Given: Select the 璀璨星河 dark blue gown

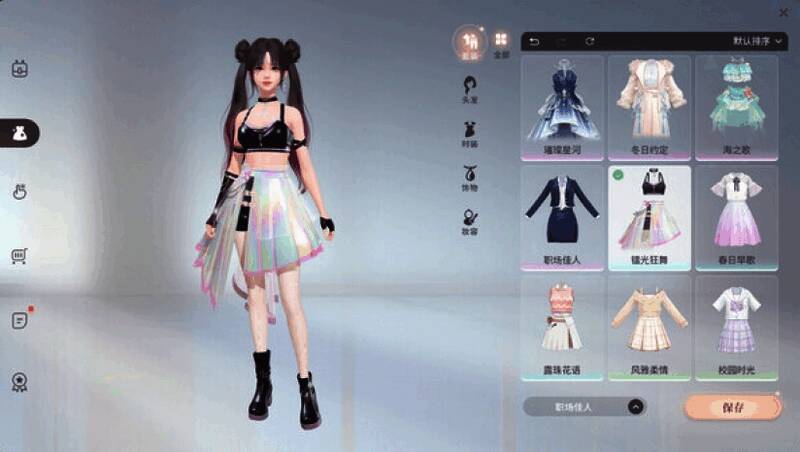Looking at the screenshot, I should 562,107.
